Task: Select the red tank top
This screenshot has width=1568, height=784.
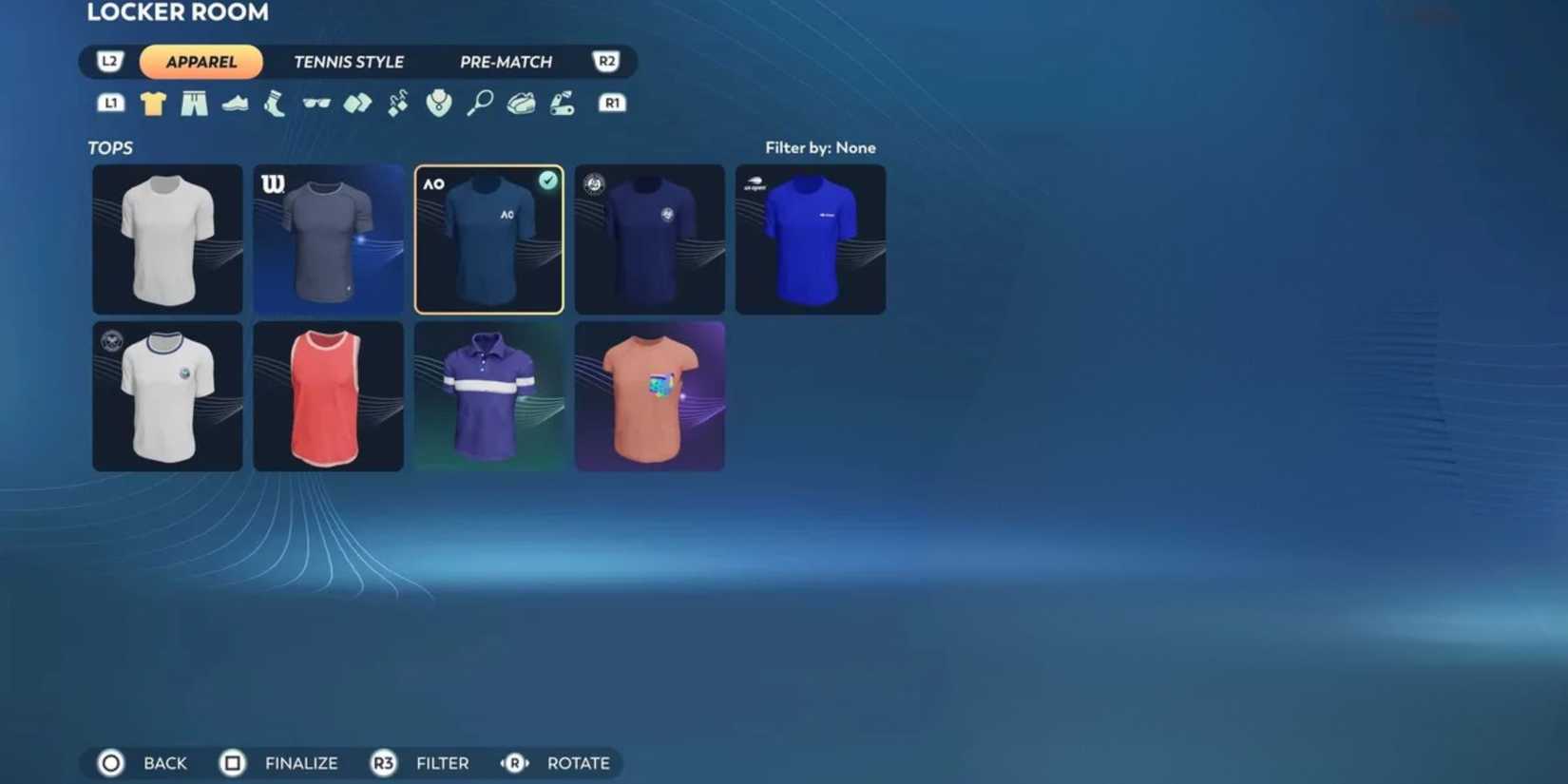Action: point(328,395)
